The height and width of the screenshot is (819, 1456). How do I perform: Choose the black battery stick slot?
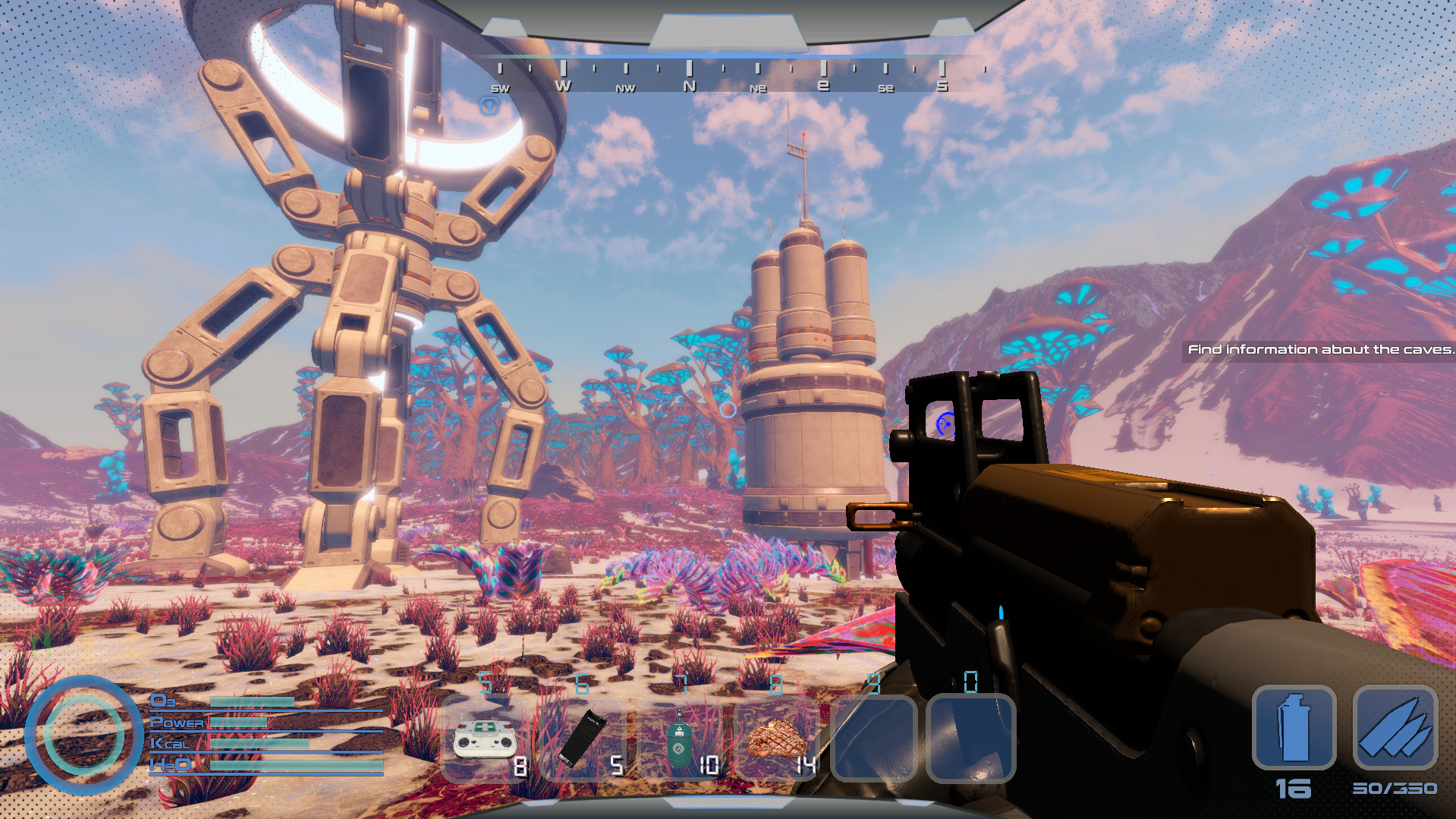click(583, 739)
